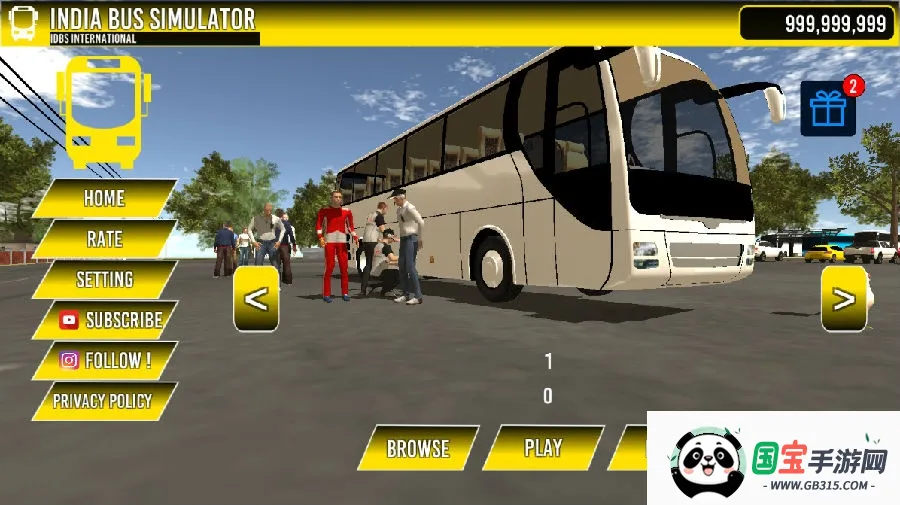Select the Rate button
Screen dimensions: 900x505
click(104, 239)
